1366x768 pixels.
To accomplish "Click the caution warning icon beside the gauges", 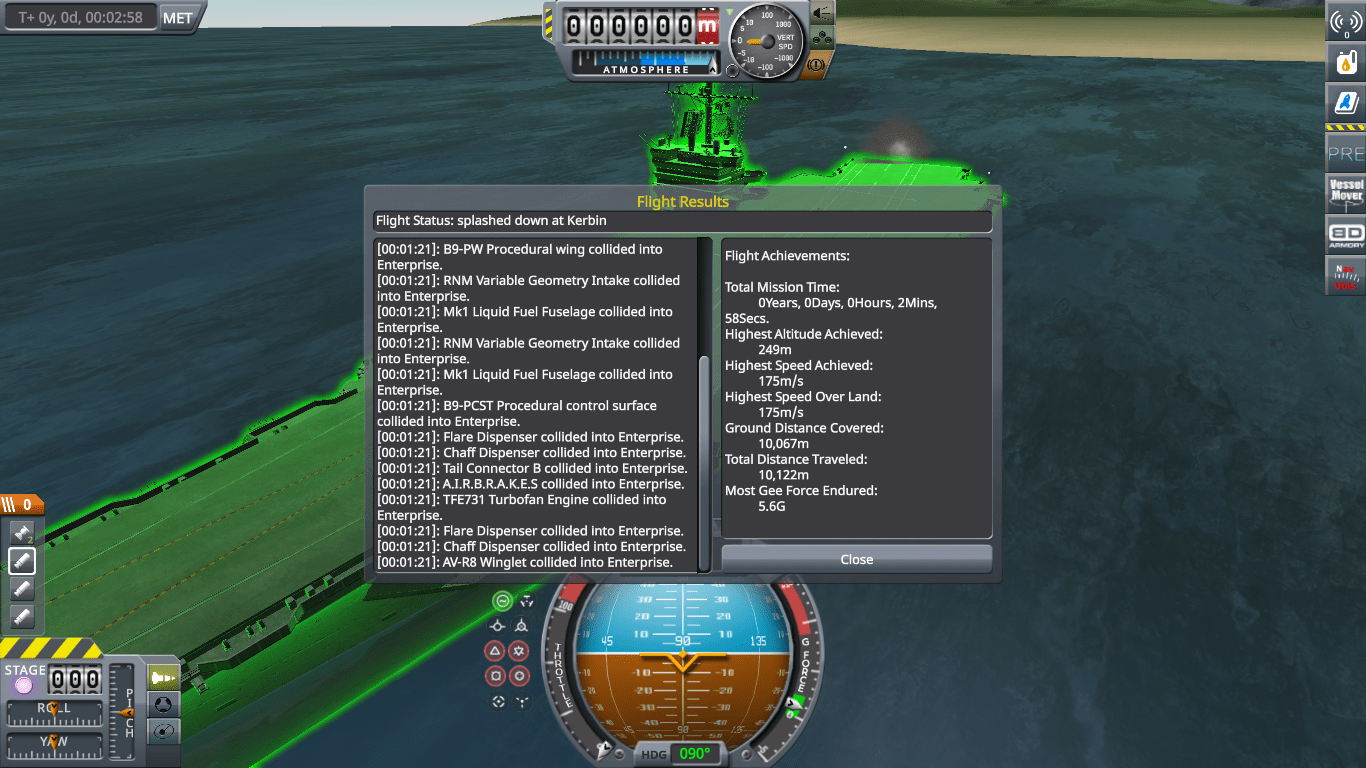I will [815, 65].
